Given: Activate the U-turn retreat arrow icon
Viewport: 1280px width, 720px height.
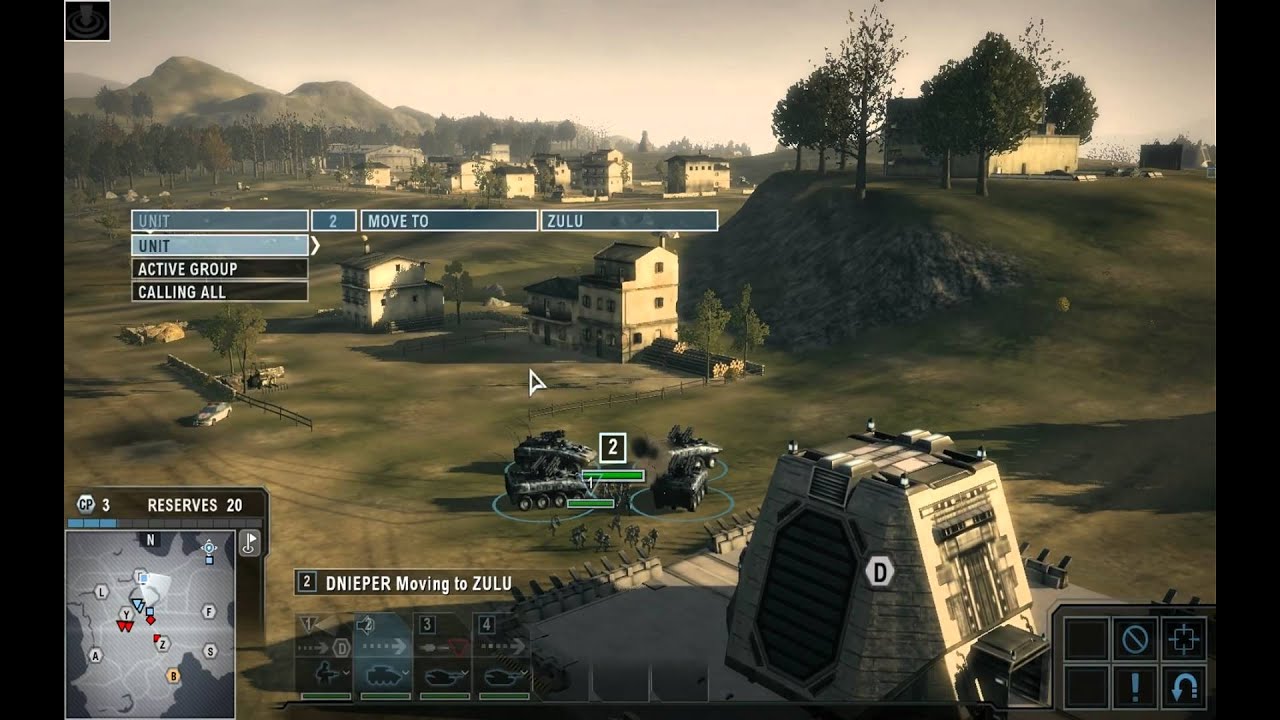Looking at the screenshot, I should coord(1184,687).
